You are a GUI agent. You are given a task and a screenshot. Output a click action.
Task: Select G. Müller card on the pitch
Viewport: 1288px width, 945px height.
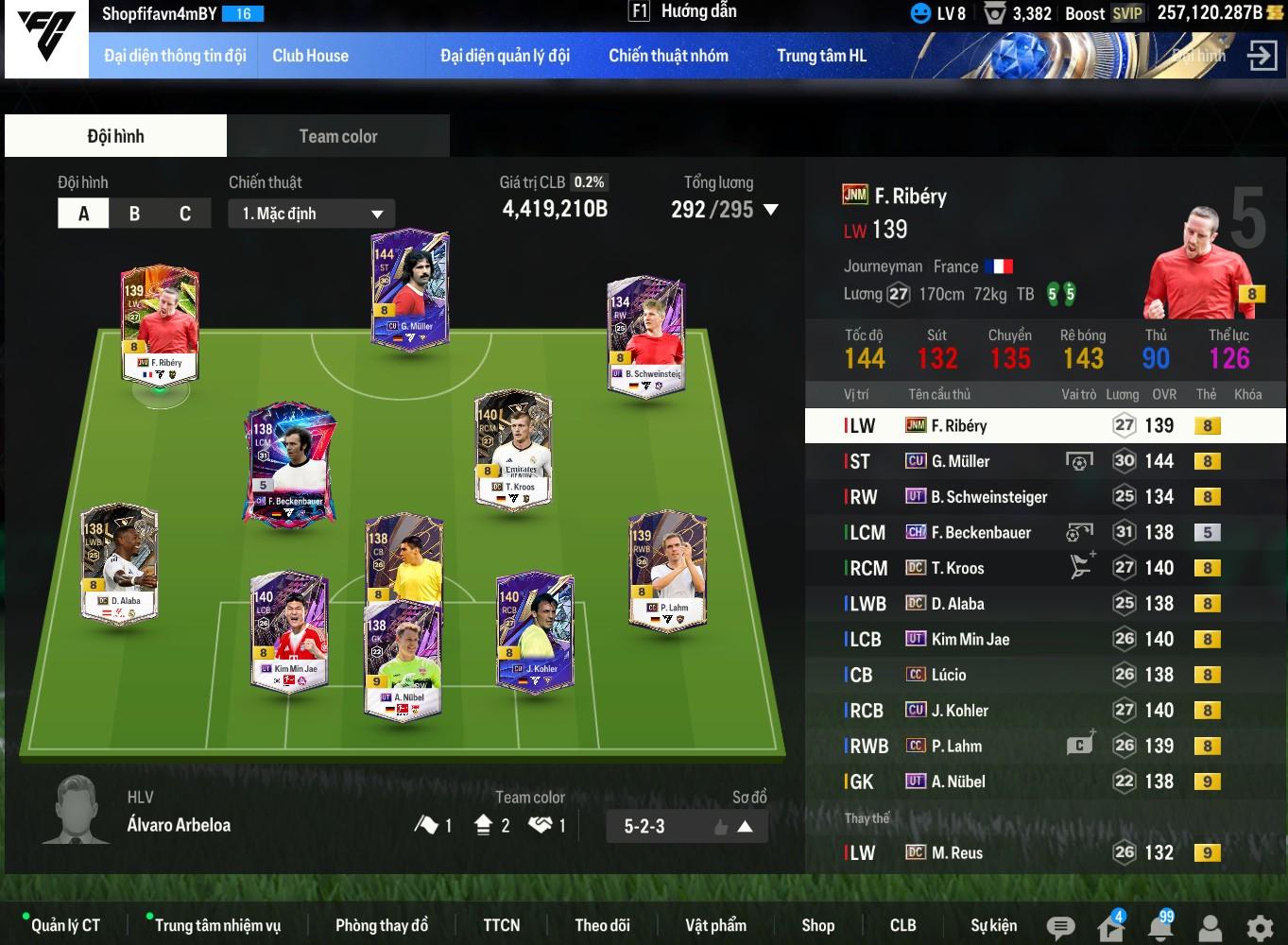tap(410, 292)
